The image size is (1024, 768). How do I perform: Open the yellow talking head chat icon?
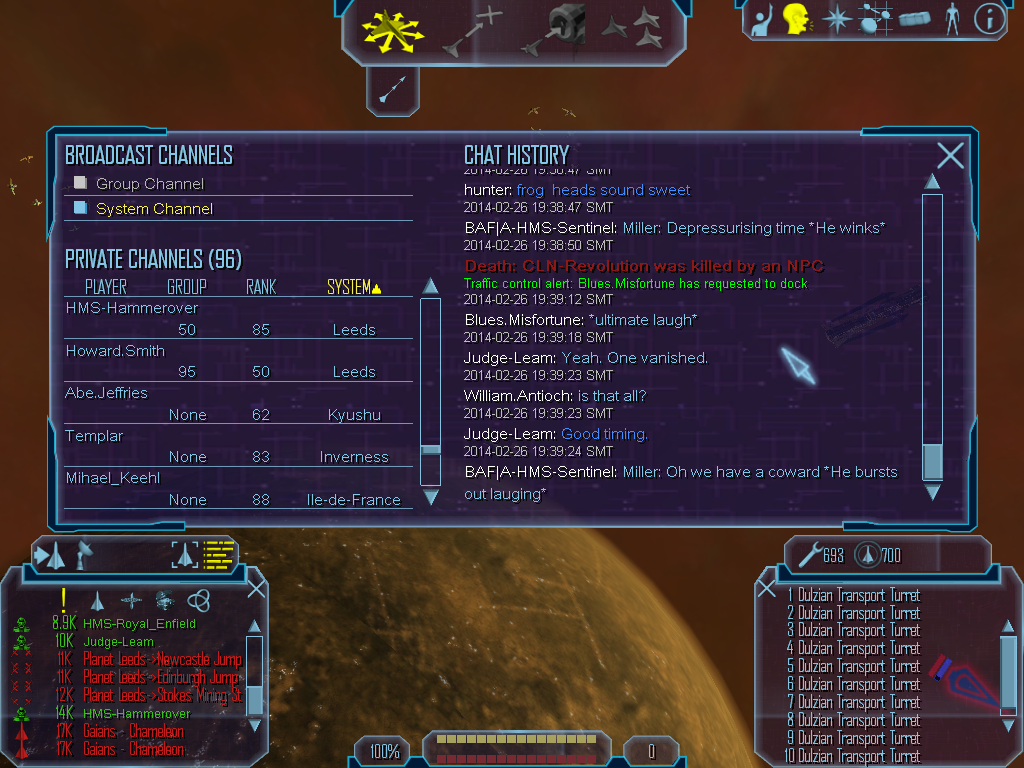point(795,18)
